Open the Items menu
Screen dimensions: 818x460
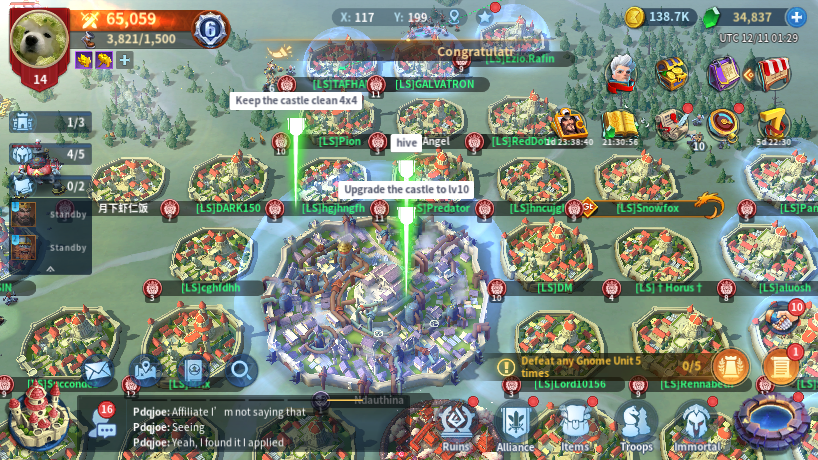(x=575, y=426)
